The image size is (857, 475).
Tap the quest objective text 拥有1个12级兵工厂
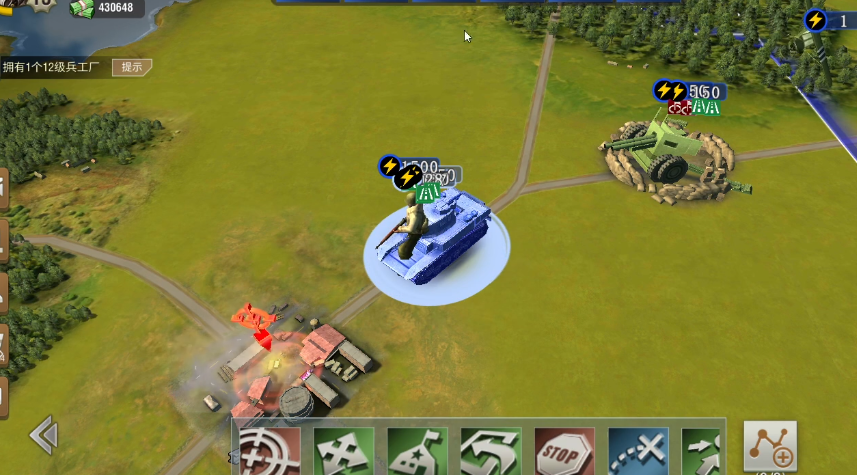click(x=52, y=68)
